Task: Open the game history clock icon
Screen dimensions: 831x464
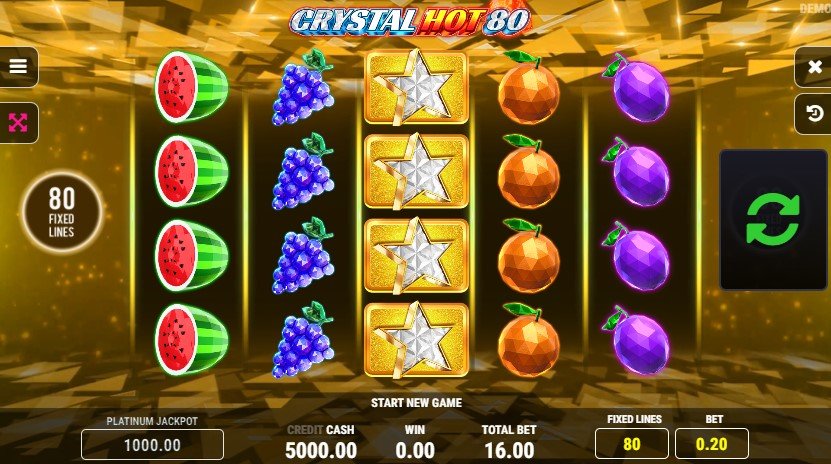Action: point(811,116)
